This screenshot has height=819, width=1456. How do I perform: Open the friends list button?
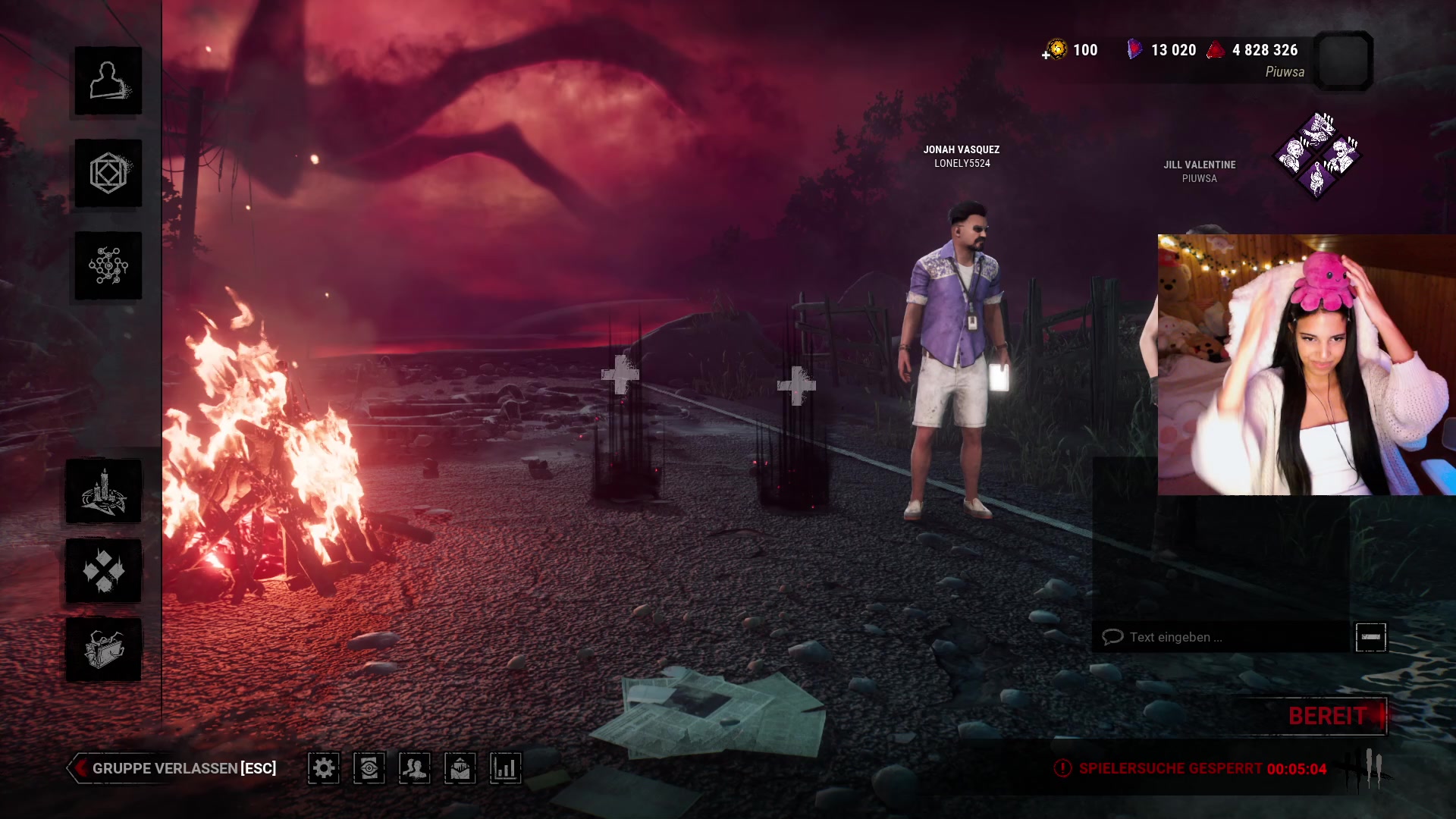click(415, 768)
